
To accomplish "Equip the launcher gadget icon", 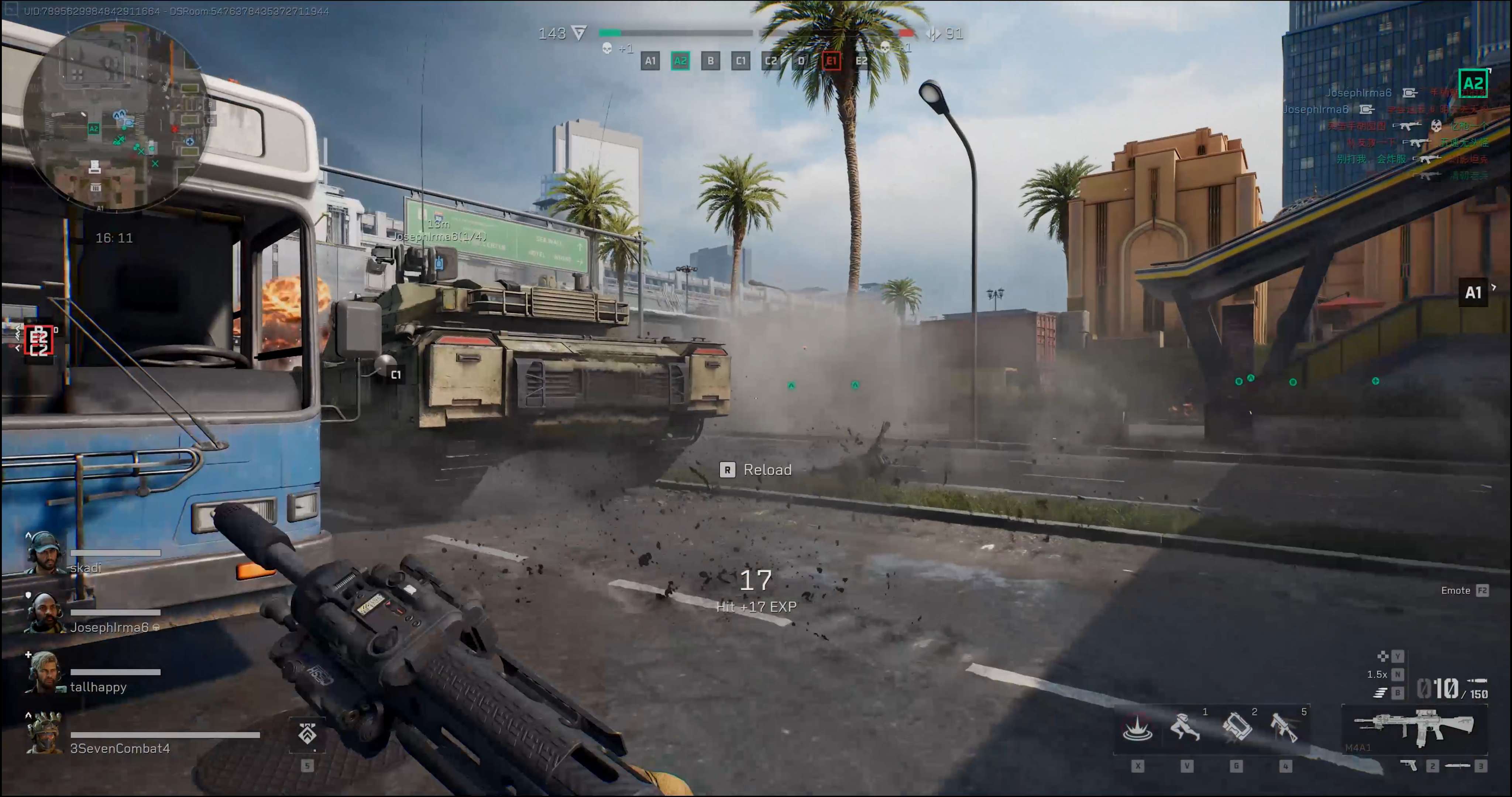I will 1285,728.
